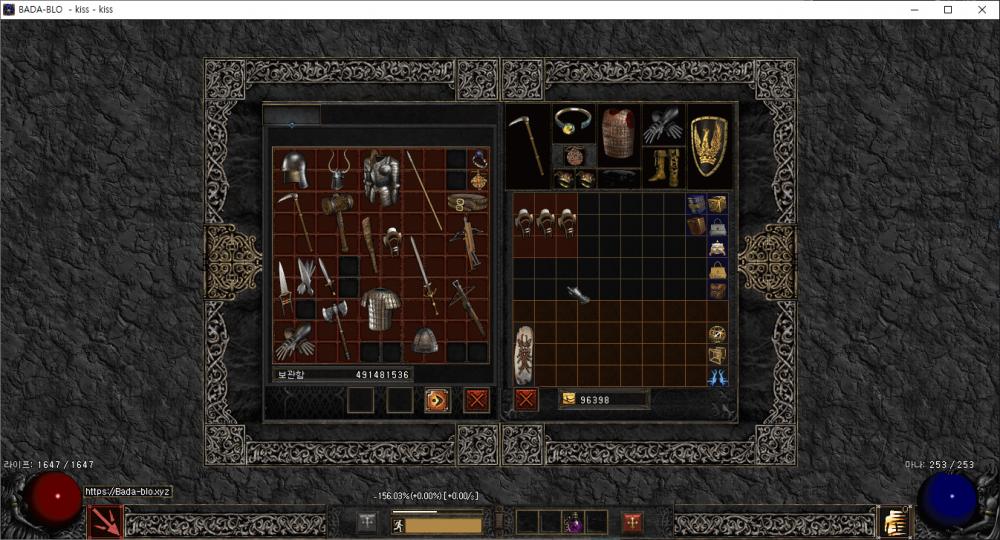Pick up the plate armor in the stash
Screen dimensions: 1000x540
[381, 179]
